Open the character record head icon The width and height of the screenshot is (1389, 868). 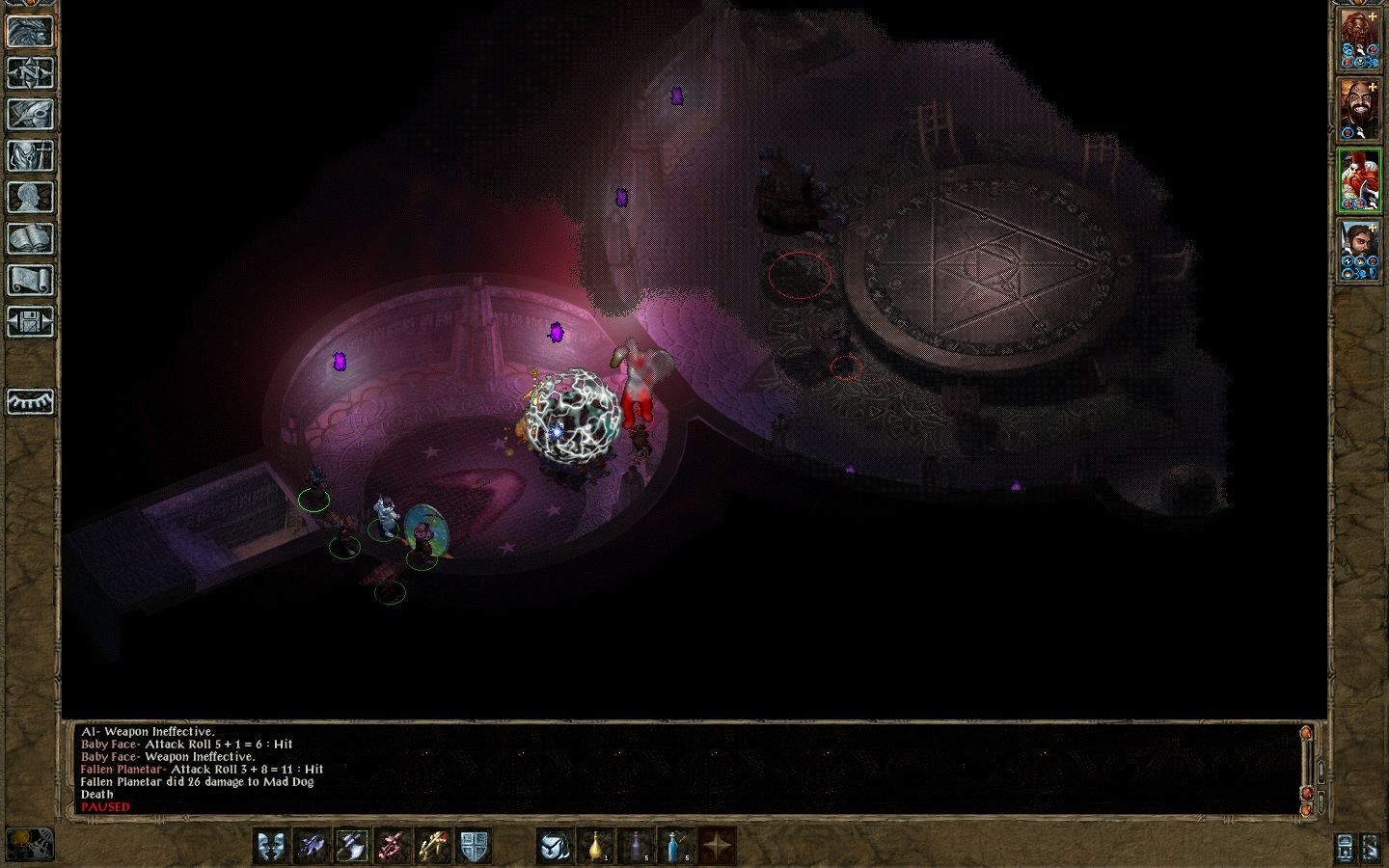coord(30,198)
